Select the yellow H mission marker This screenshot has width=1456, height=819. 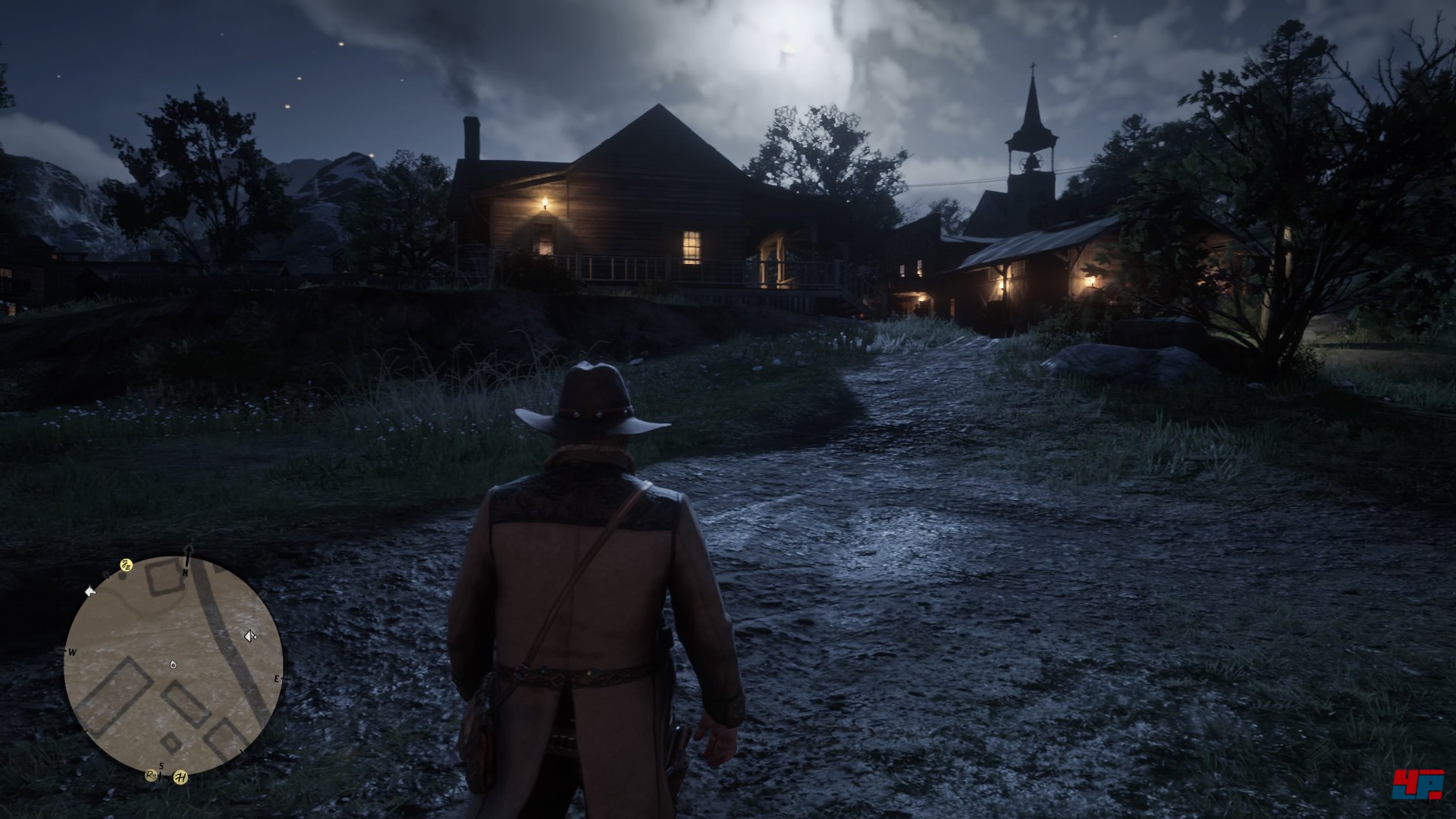click(x=180, y=777)
